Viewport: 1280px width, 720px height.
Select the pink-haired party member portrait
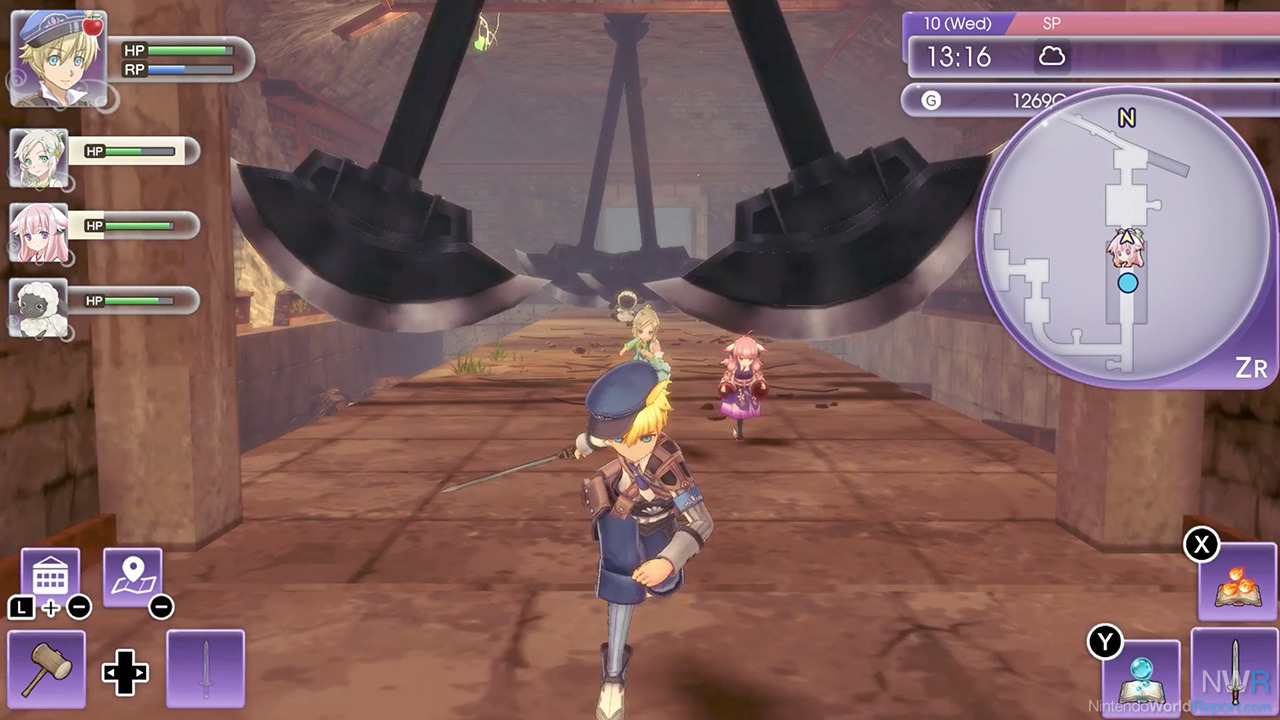(x=40, y=233)
